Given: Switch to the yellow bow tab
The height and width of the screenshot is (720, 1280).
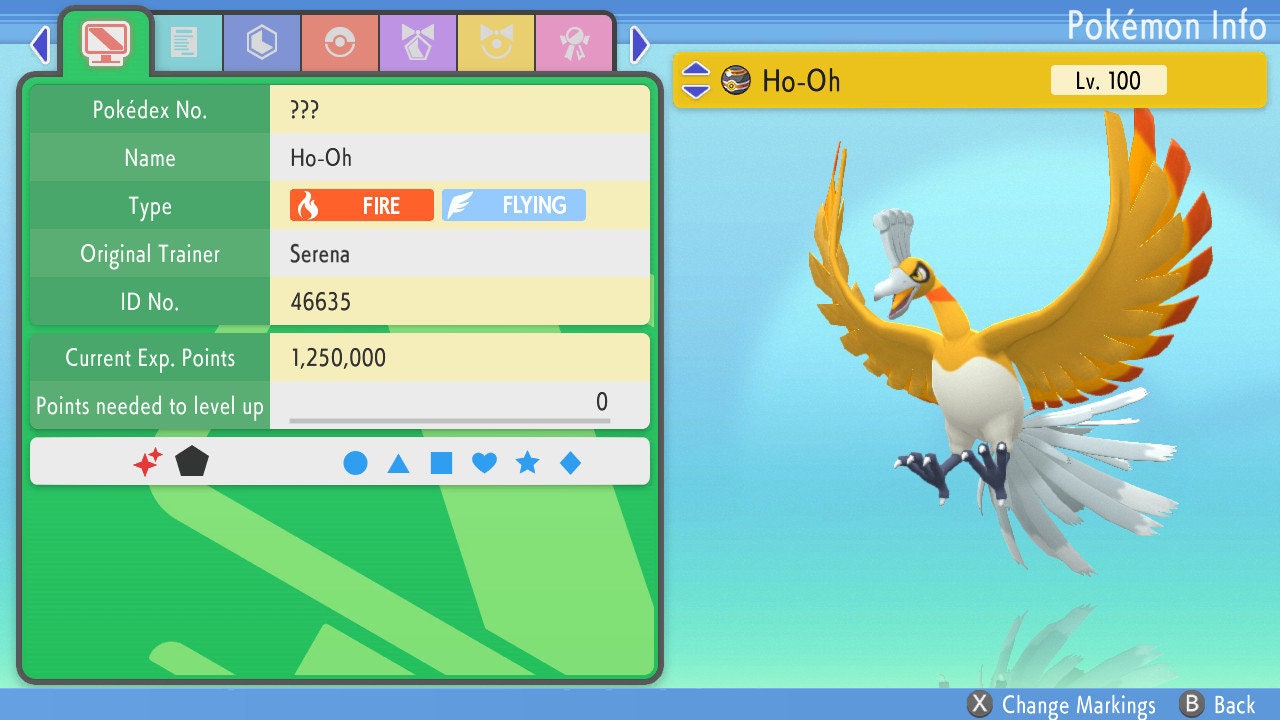Looking at the screenshot, I should click(495, 43).
